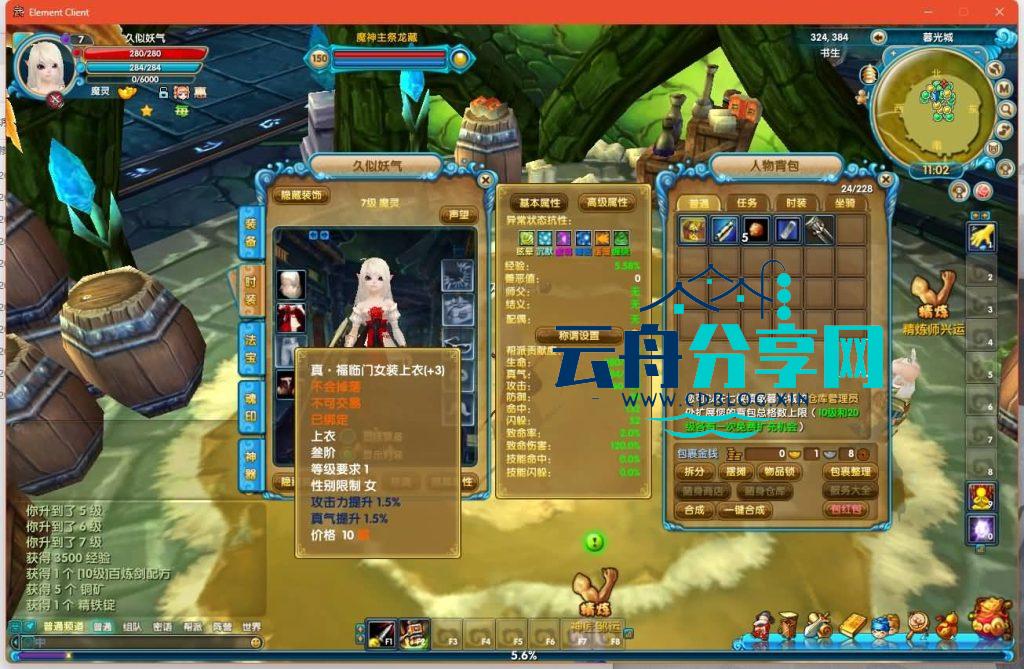Close the character equipment panel
This screenshot has width=1024, height=669.
coord(485,180)
